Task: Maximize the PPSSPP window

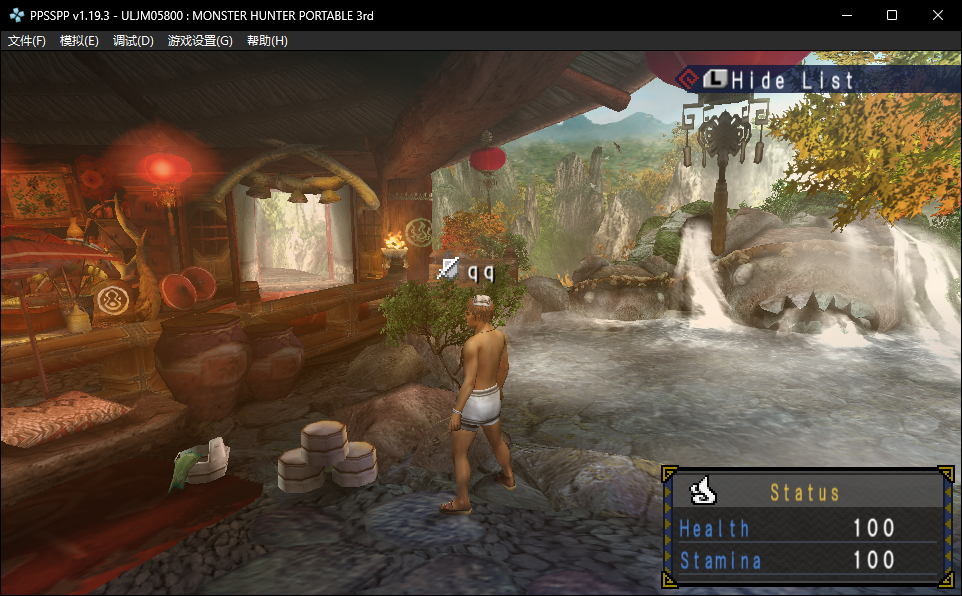Action: pyautogui.click(x=892, y=15)
